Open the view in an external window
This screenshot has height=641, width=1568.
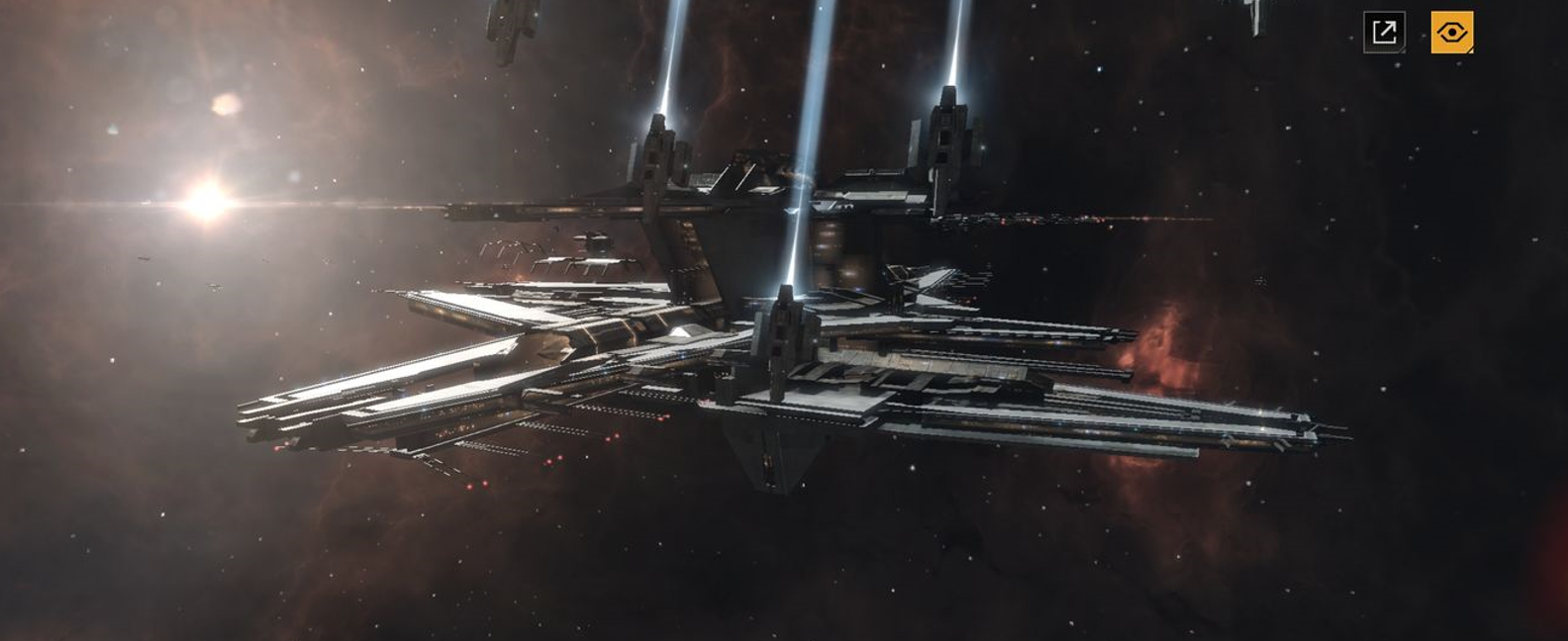click(x=1384, y=33)
